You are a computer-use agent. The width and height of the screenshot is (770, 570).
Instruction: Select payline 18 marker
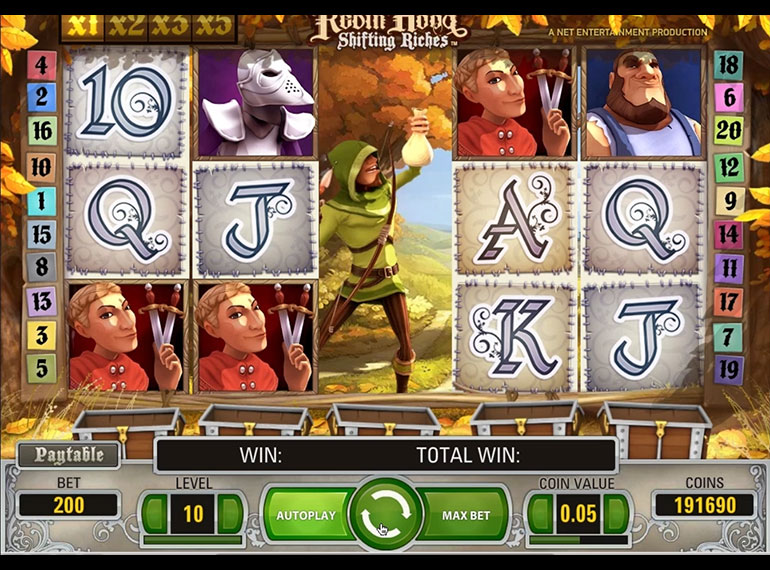point(728,66)
